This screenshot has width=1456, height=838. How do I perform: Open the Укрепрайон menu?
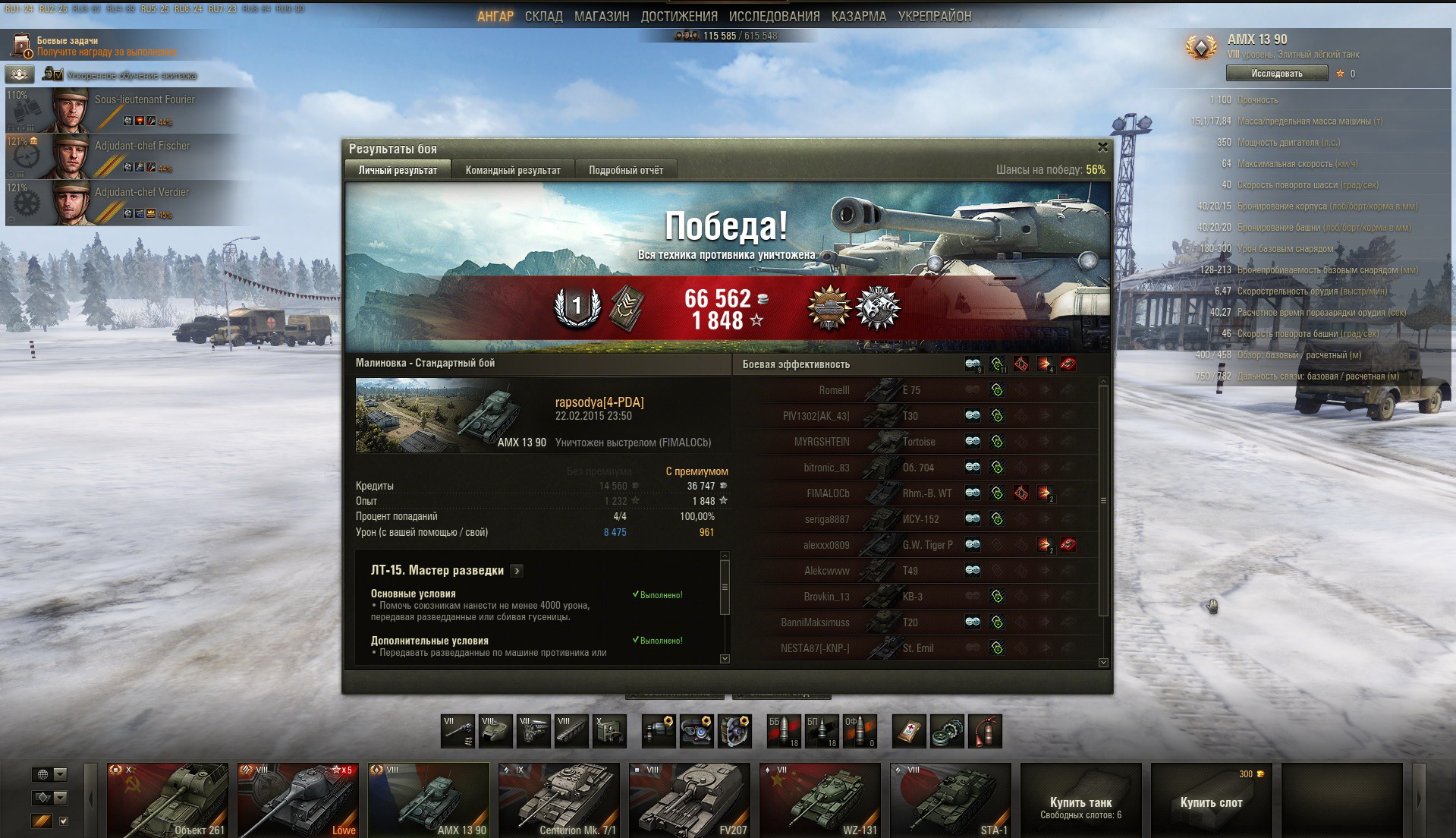(934, 16)
